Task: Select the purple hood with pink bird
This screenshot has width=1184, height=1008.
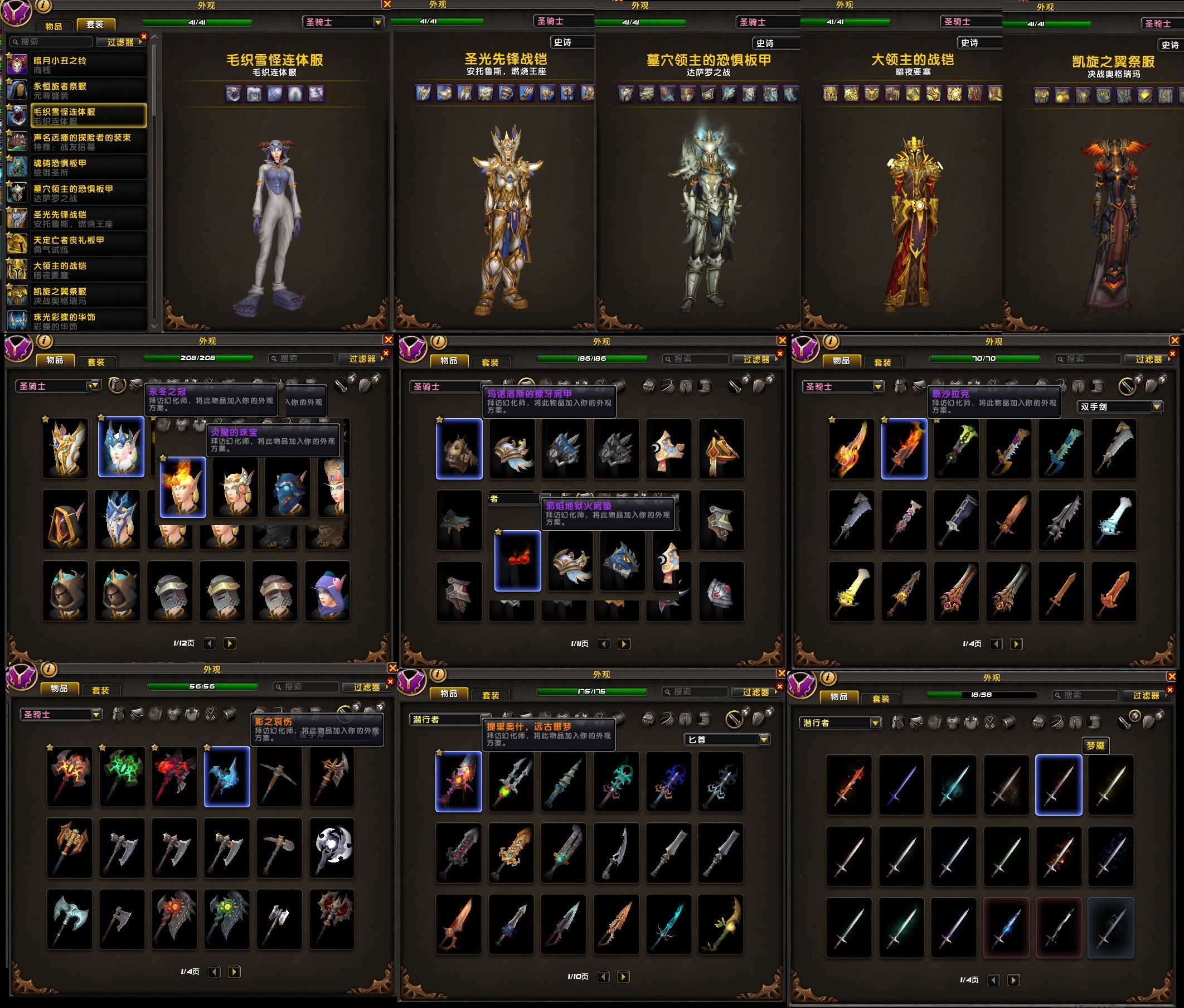Action: [327, 591]
